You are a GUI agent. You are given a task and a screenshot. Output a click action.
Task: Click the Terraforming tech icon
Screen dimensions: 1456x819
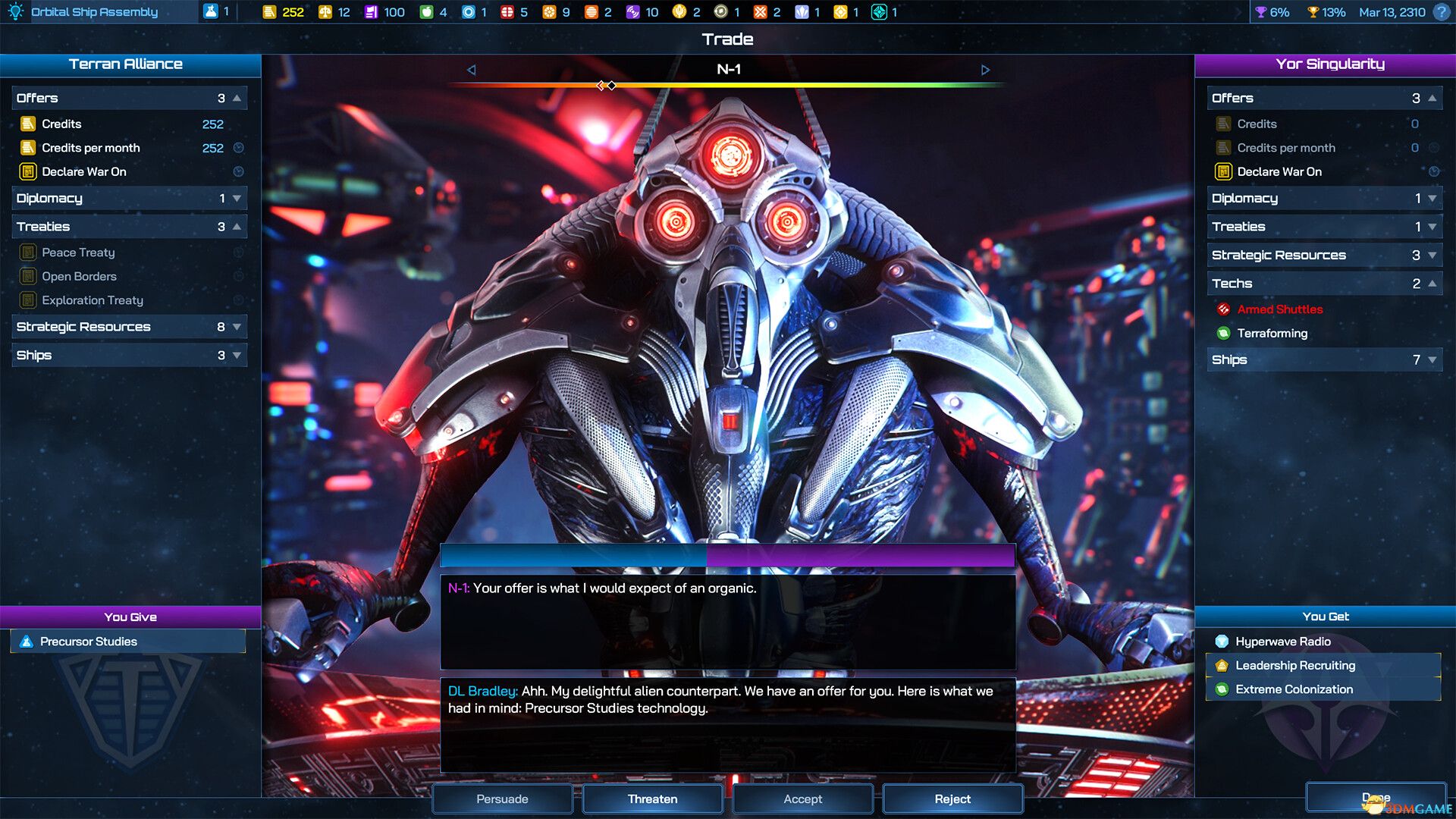coord(1224,334)
